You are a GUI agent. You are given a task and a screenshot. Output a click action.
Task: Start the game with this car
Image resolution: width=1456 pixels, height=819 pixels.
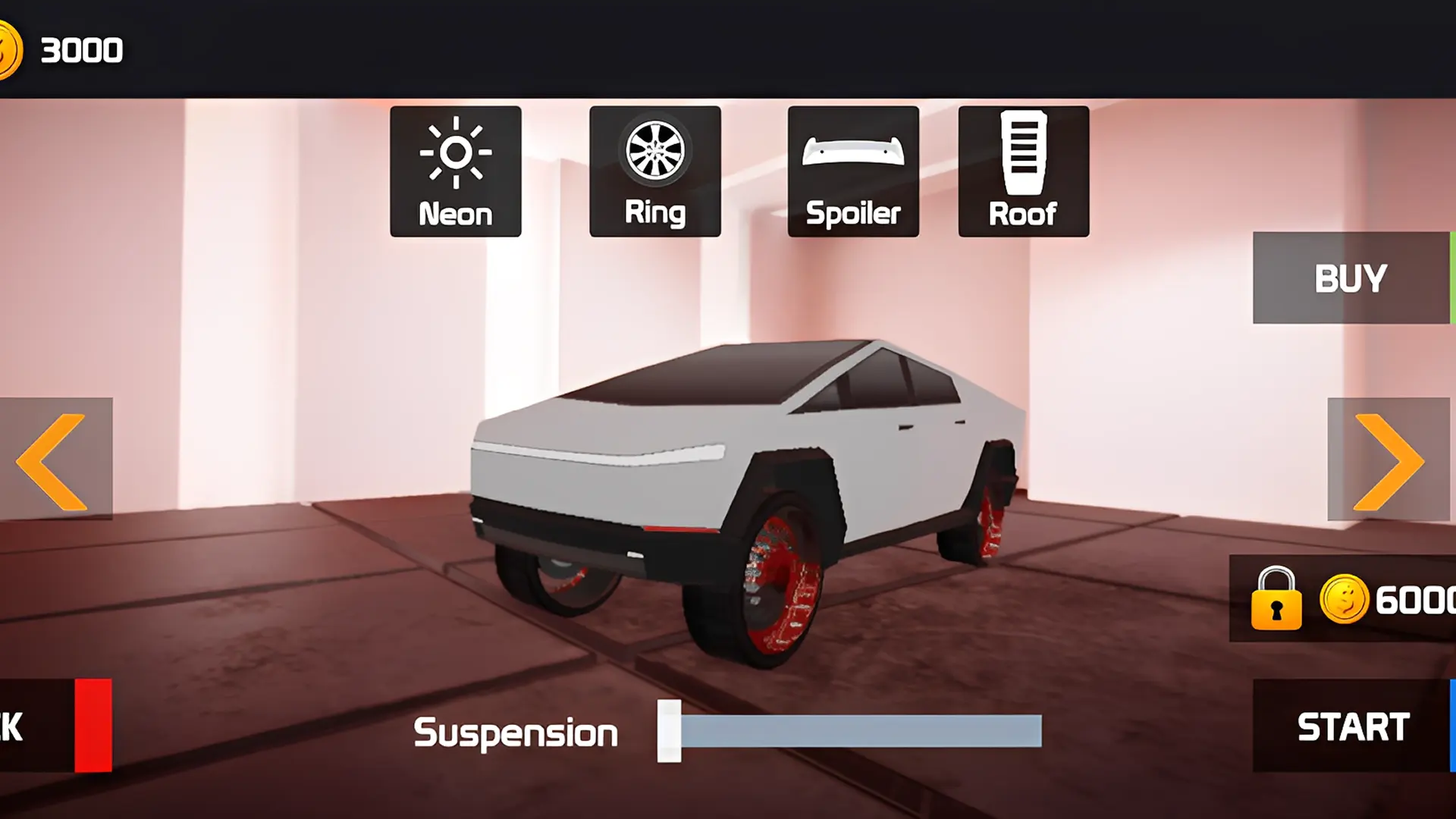pos(1353,726)
